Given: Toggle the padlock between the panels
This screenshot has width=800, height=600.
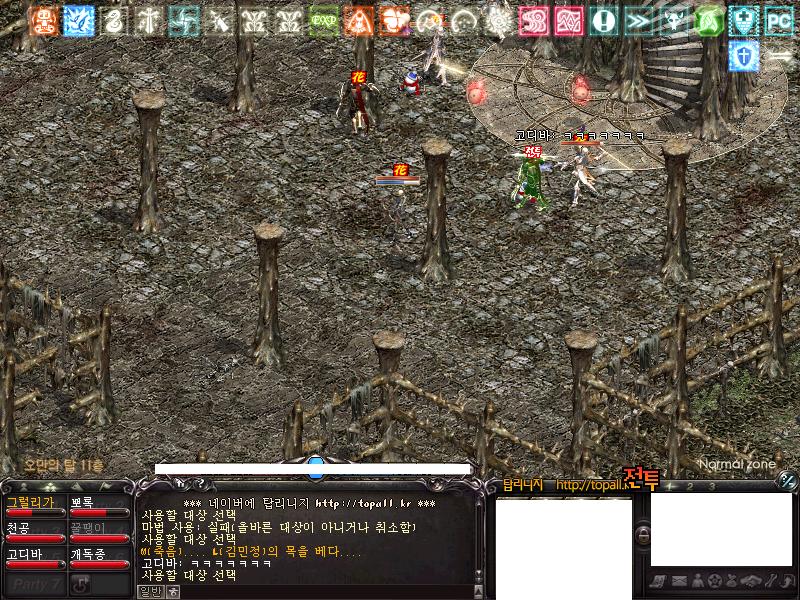Looking at the screenshot, I should (643, 534).
